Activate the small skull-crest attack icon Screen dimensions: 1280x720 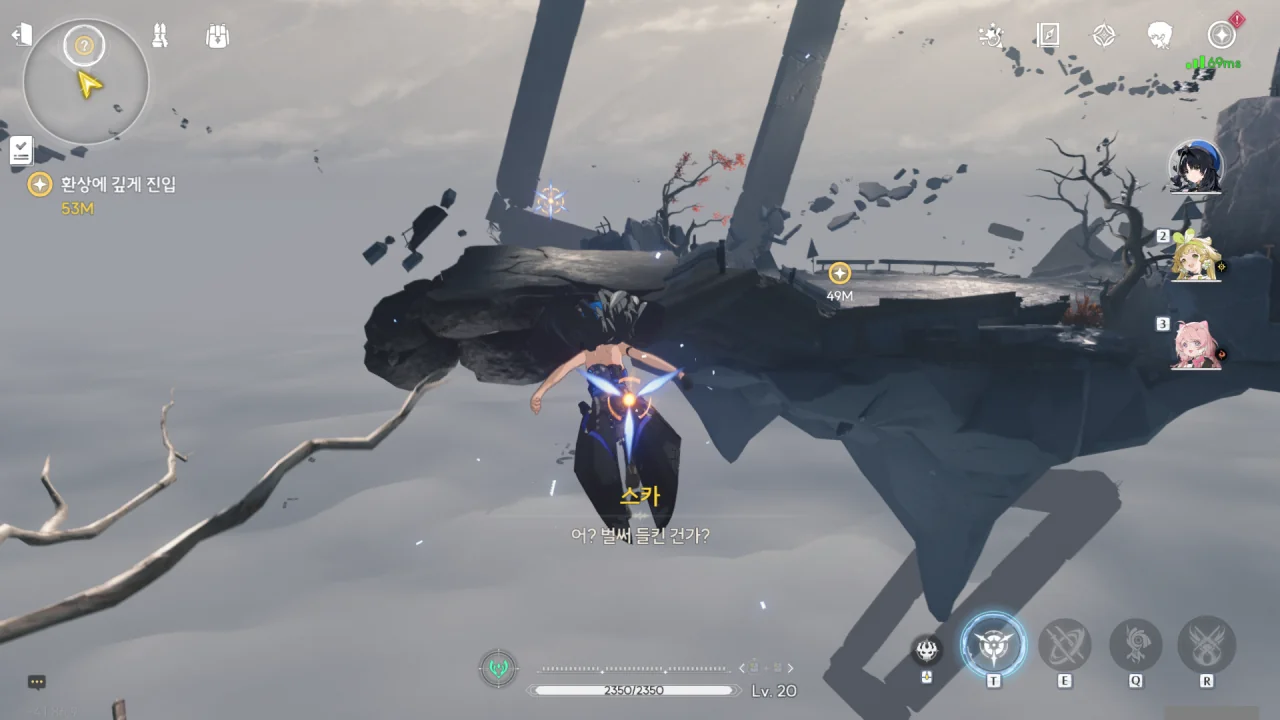pos(927,651)
